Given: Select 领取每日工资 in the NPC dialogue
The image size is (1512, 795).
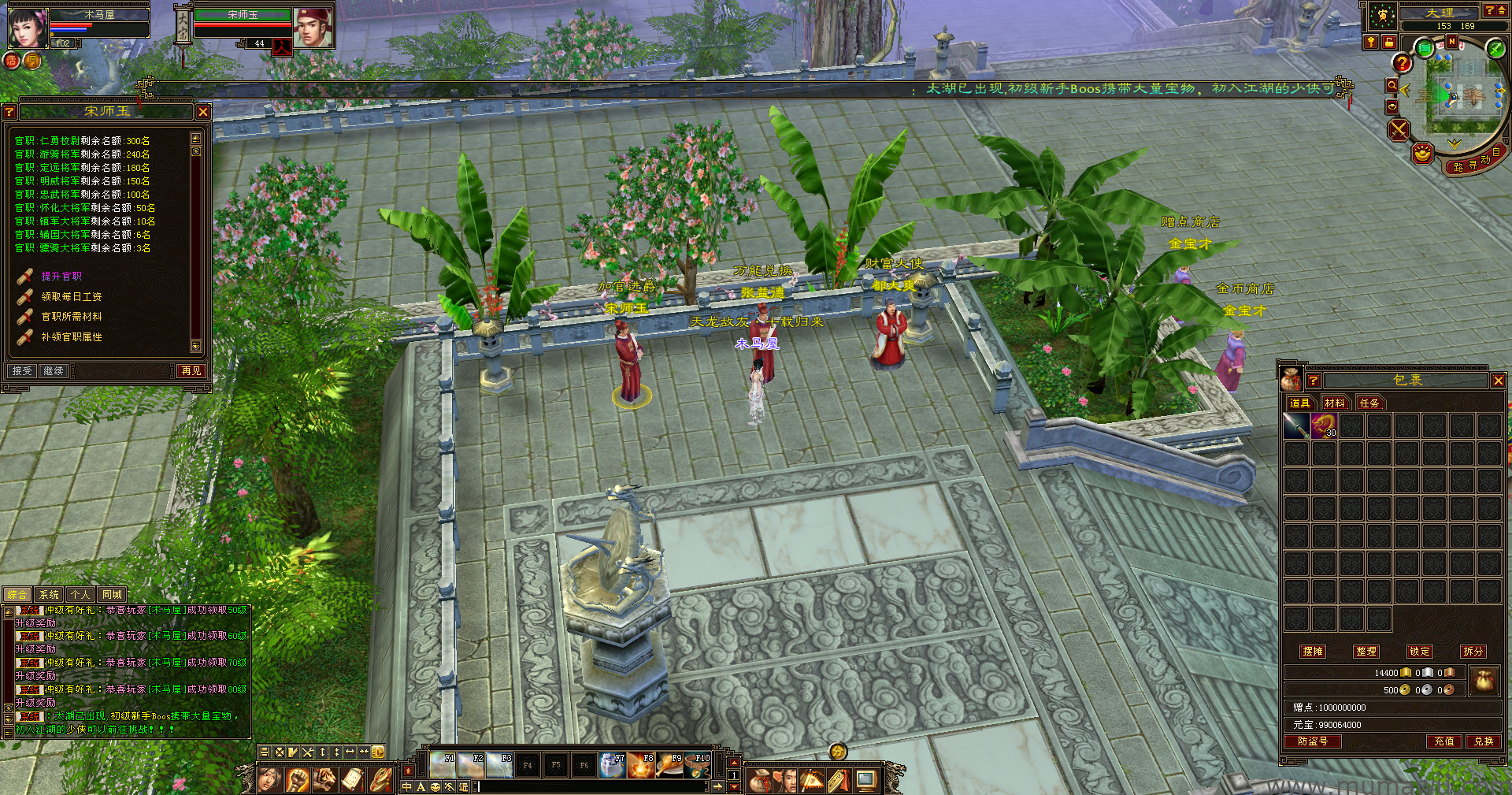Looking at the screenshot, I should pos(71,297).
